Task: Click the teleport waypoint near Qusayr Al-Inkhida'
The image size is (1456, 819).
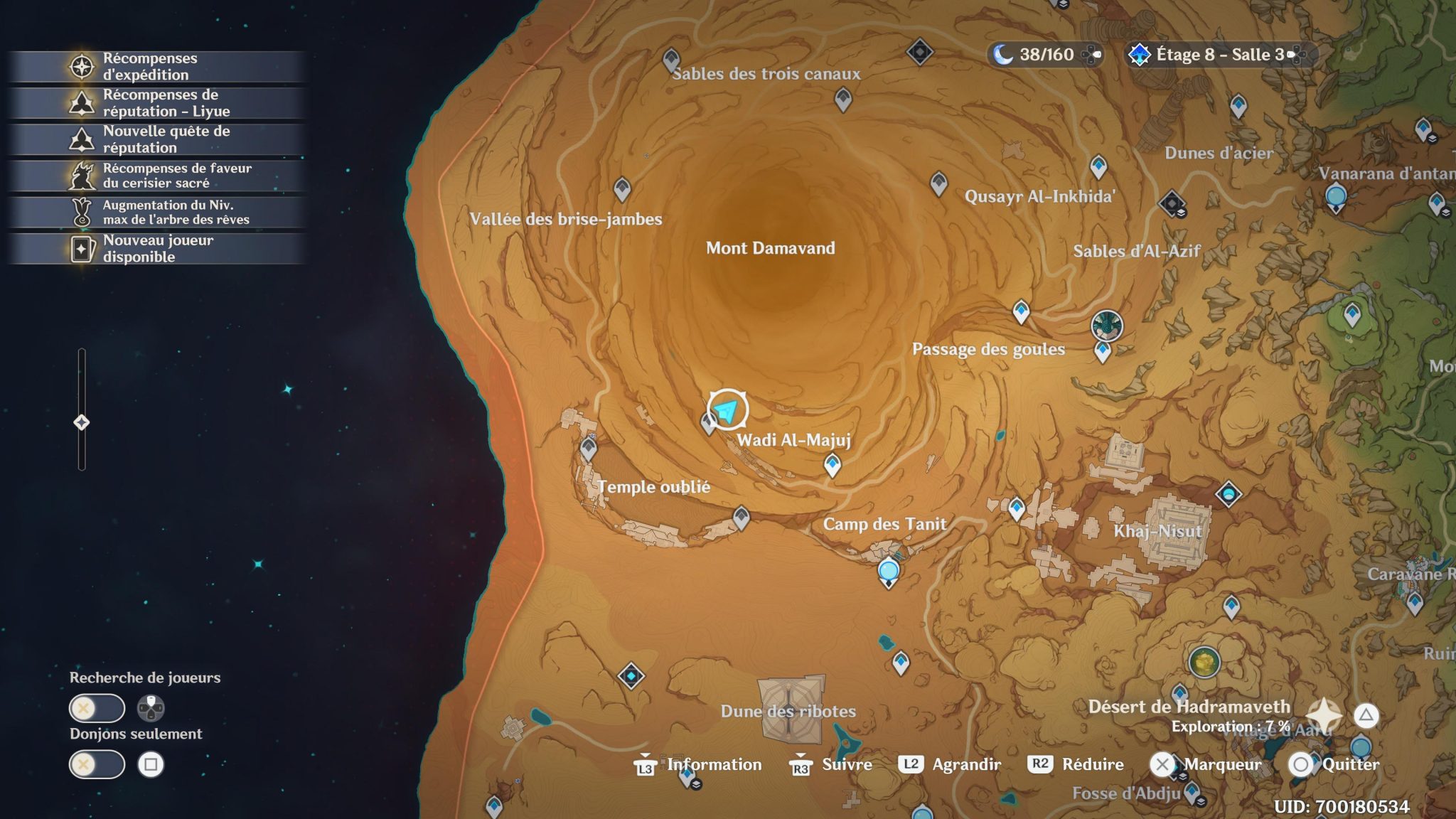Action: 937,183
